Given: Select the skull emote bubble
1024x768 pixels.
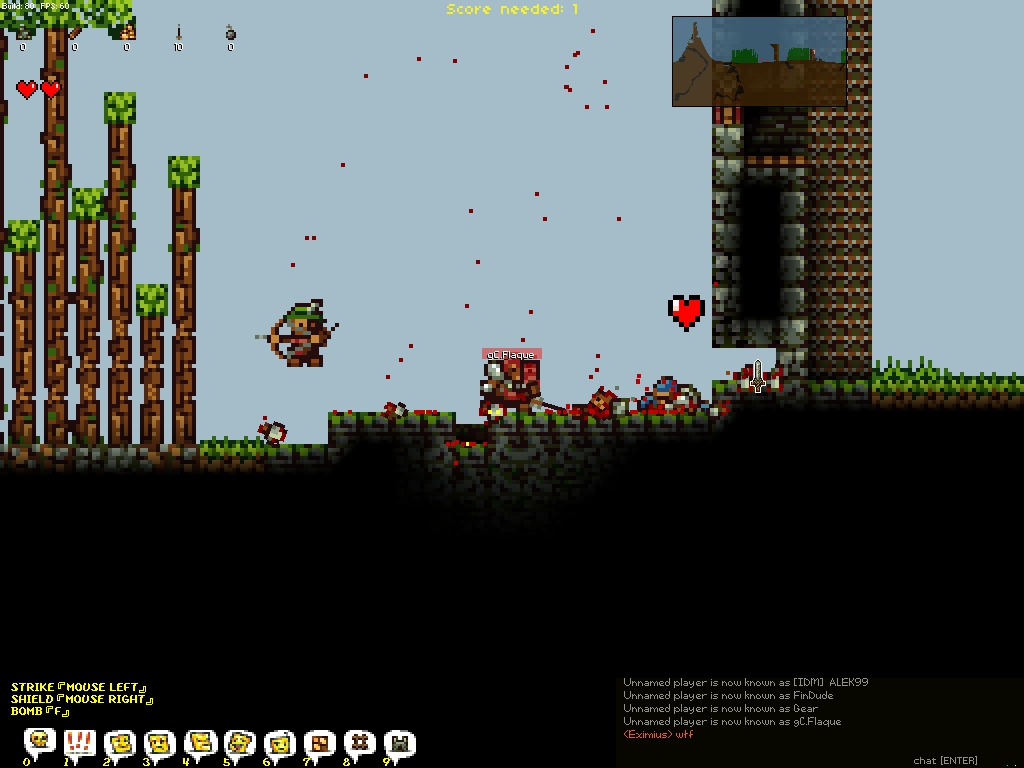Looking at the screenshot, I should [x=40, y=742].
